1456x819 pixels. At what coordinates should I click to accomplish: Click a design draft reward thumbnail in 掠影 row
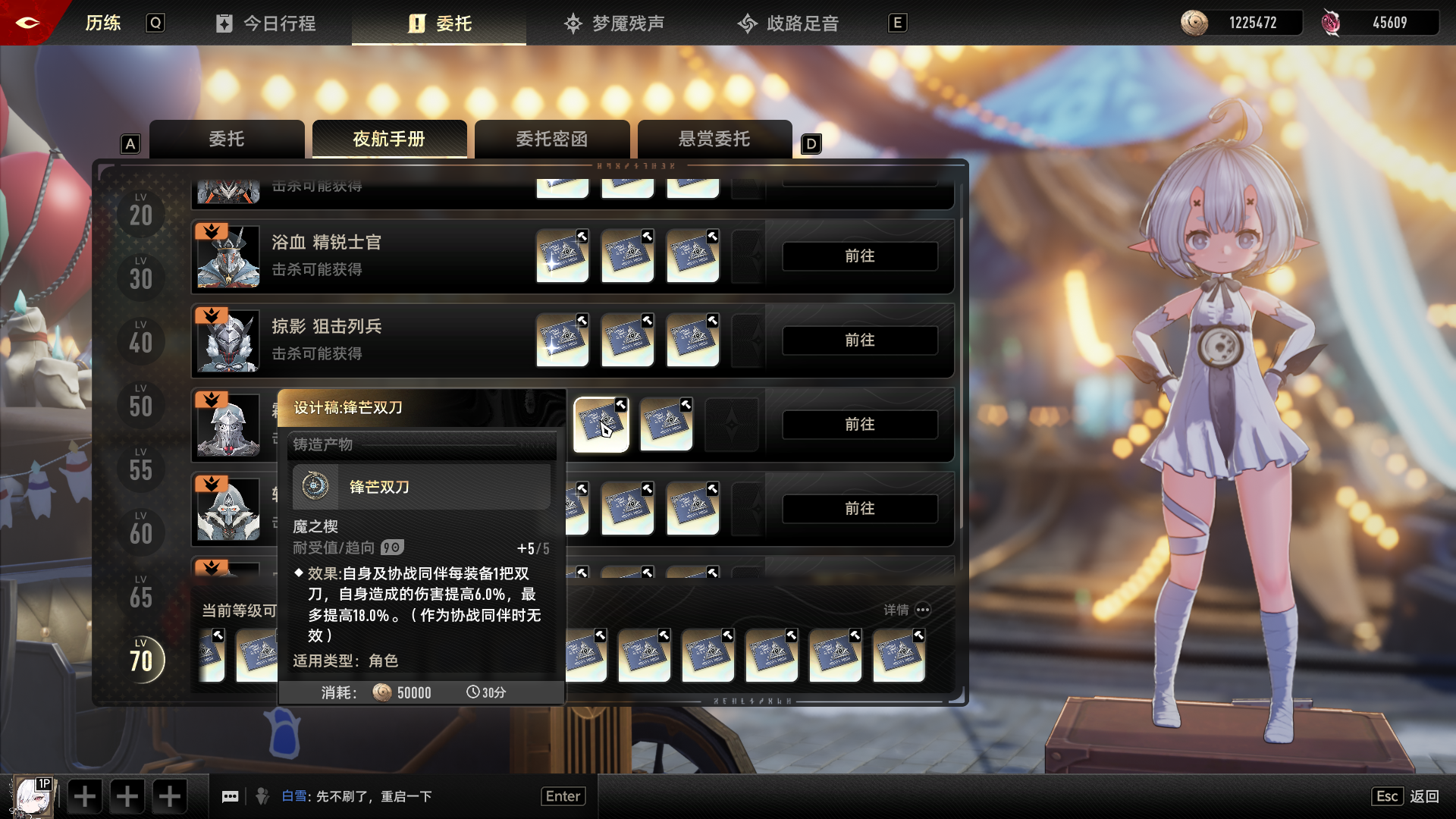coord(562,340)
